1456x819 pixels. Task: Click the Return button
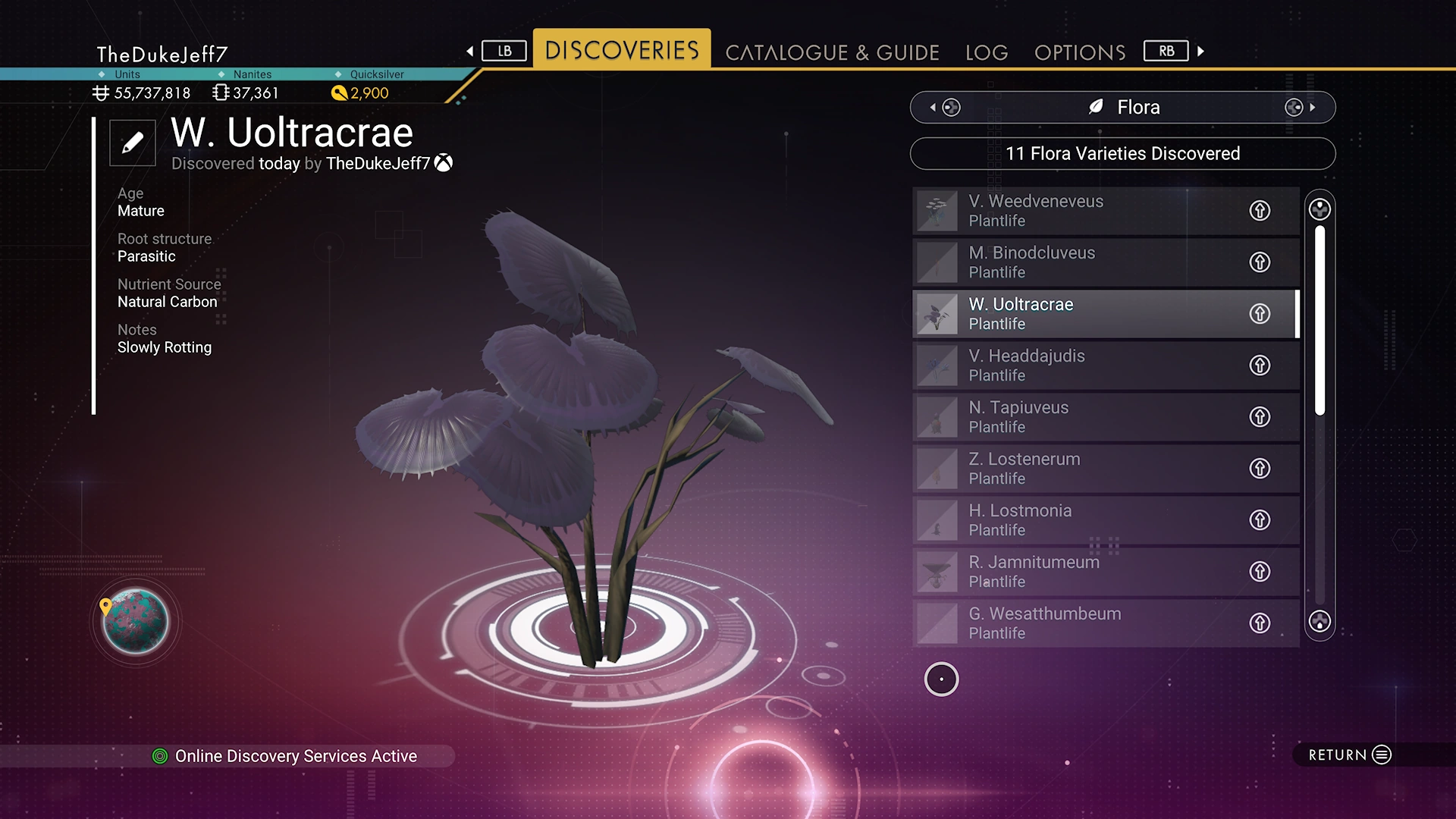1349,755
